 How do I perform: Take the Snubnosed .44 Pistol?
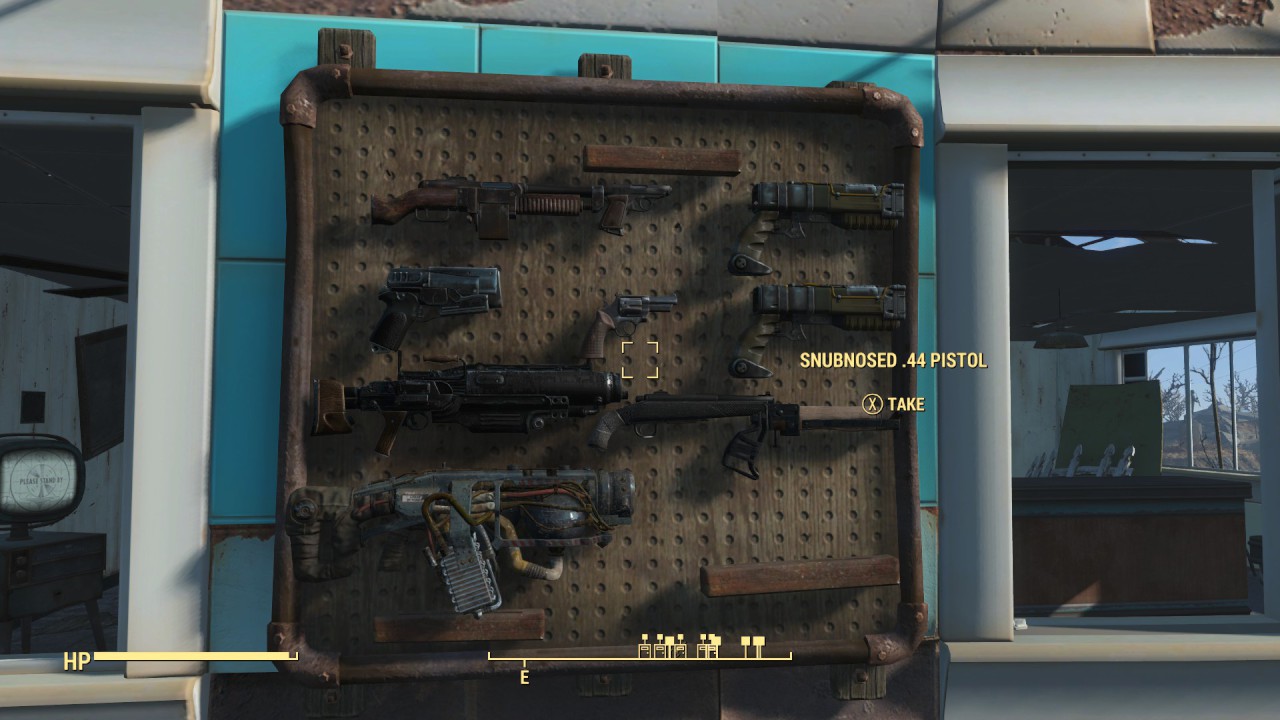[875, 405]
